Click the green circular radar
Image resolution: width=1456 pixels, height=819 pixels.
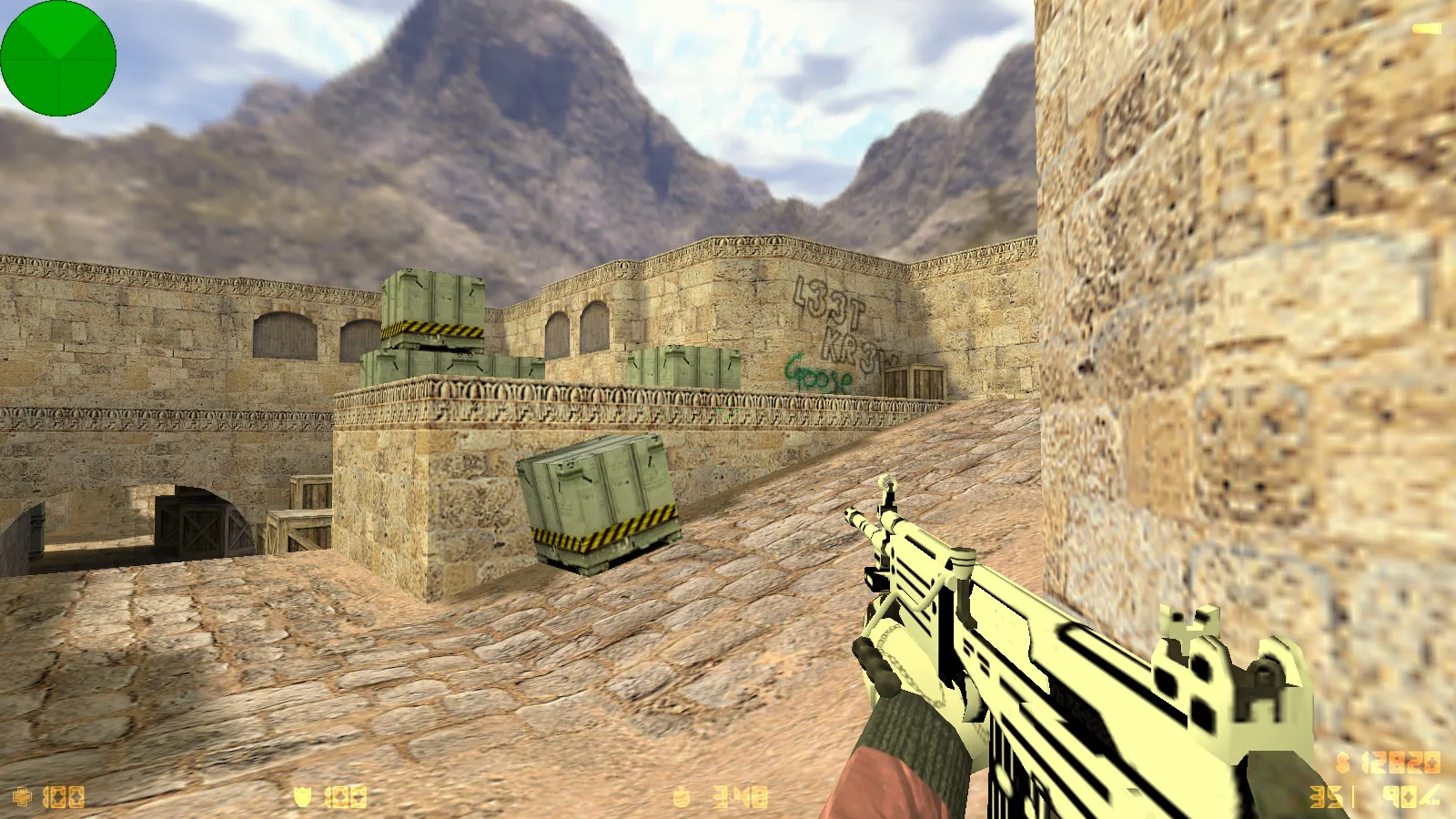point(58,58)
